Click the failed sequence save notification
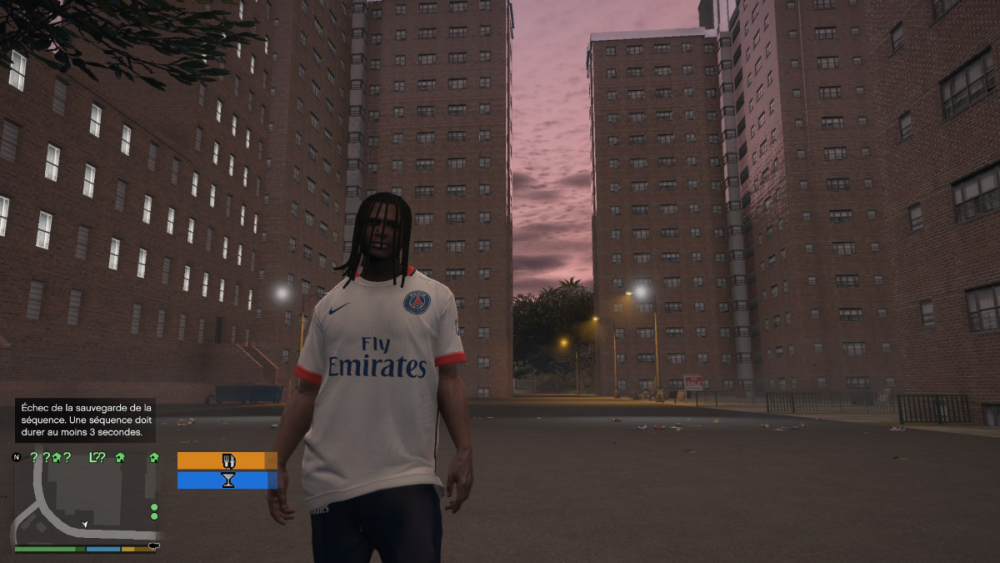The width and height of the screenshot is (1000, 563). click(x=85, y=420)
